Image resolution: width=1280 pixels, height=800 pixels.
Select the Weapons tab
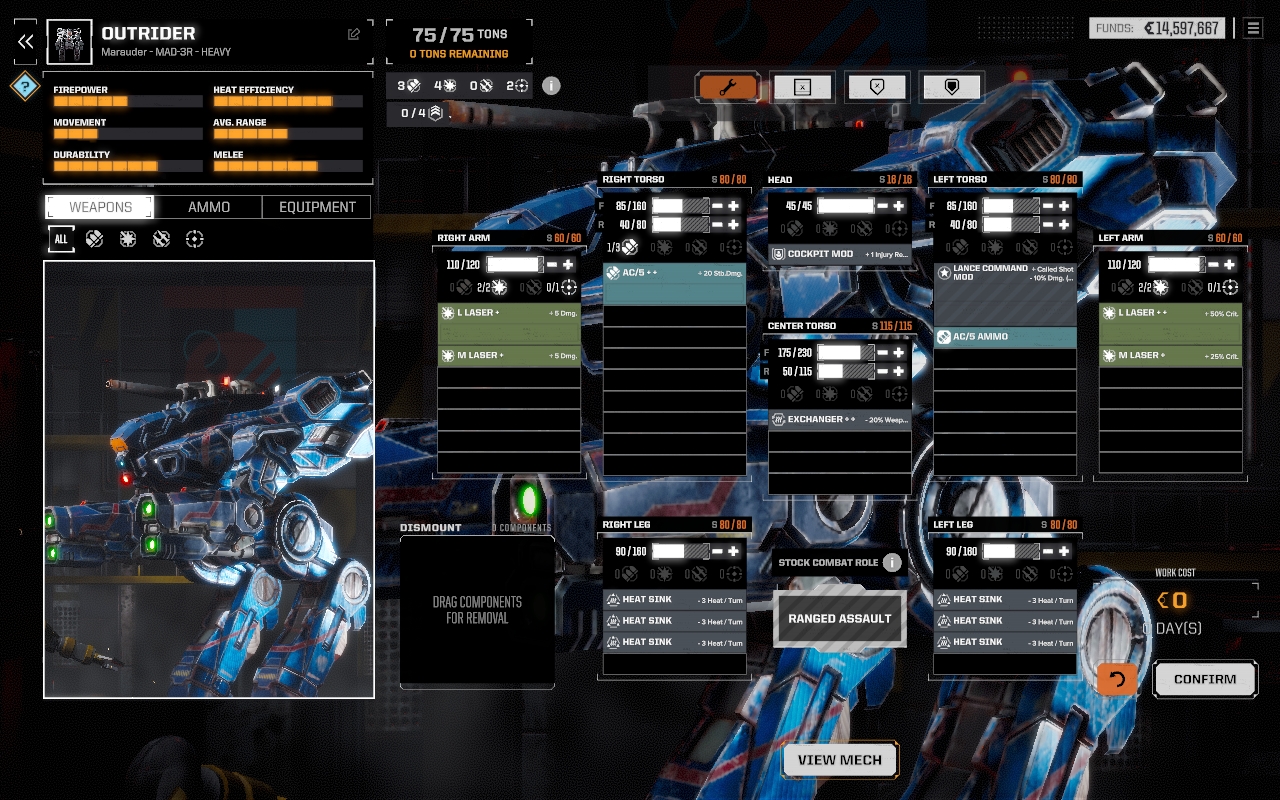click(x=100, y=207)
